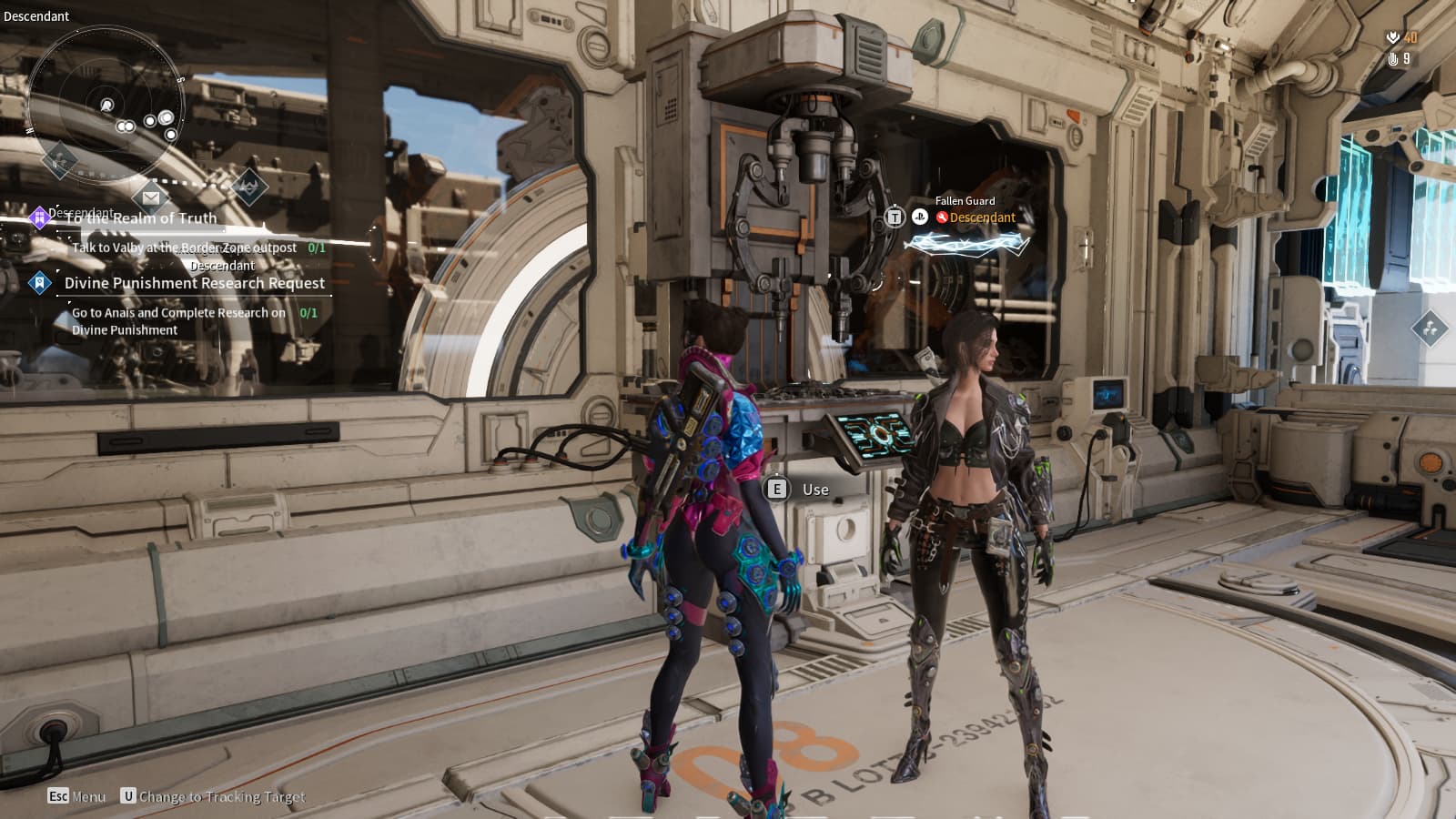
Task: Click the diamond icon at the minimap's lower left
Action: 60,161
